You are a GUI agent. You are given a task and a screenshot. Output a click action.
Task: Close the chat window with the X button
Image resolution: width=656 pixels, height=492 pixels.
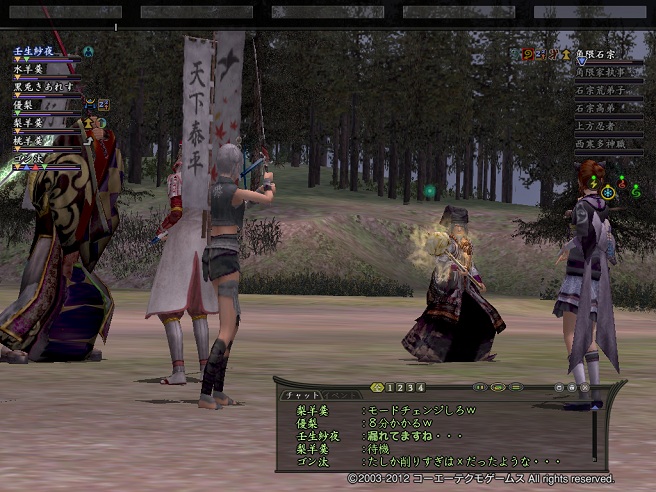coord(586,387)
